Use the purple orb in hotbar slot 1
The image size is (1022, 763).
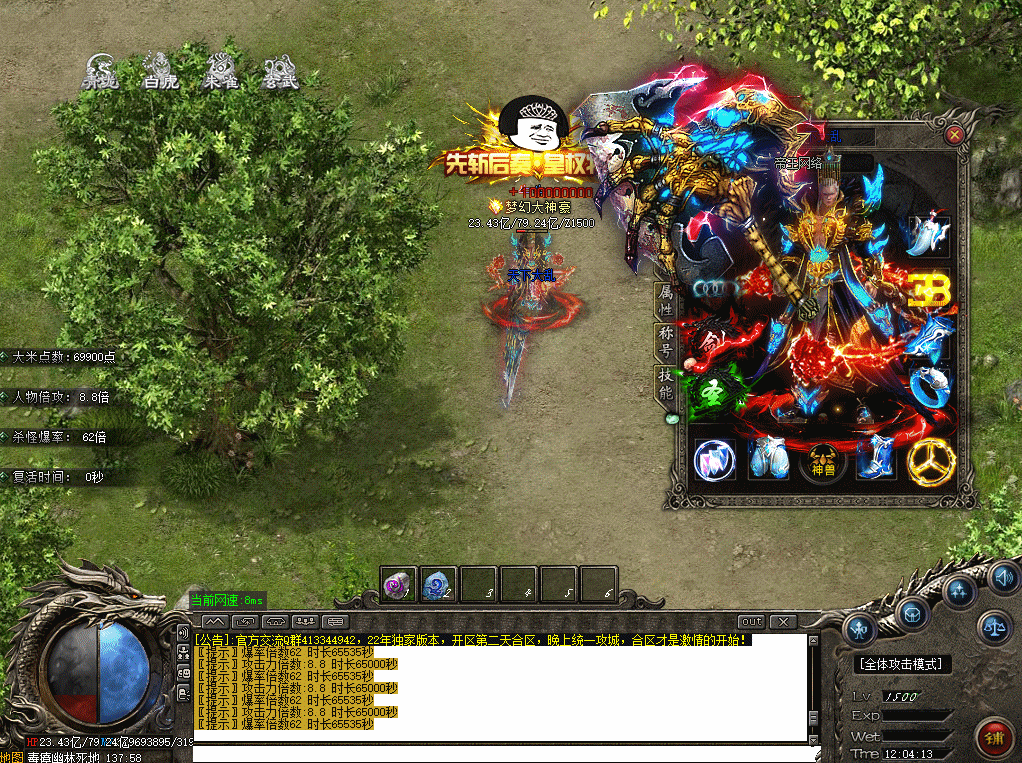tap(399, 585)
